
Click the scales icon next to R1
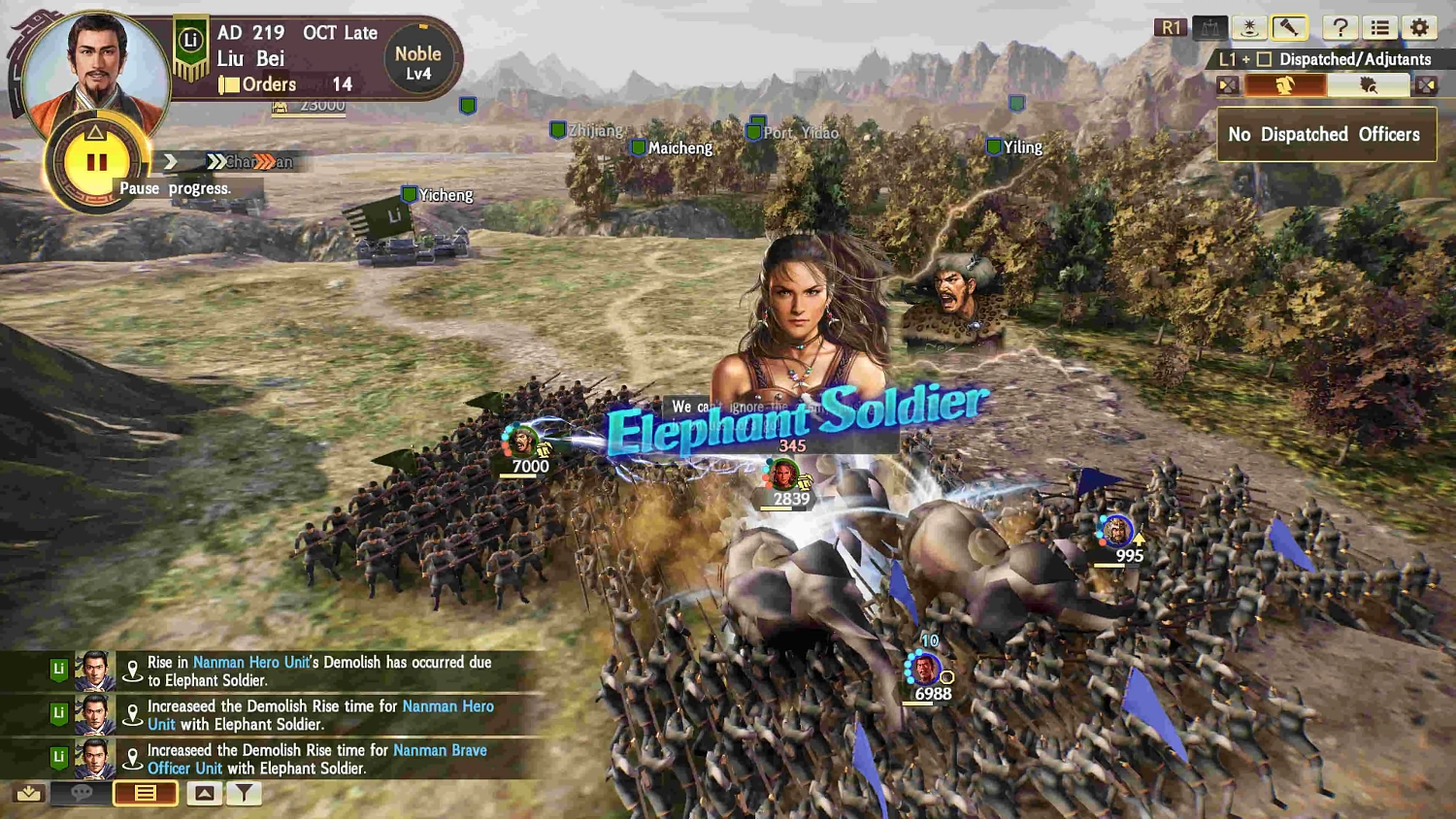click(1209, 27)
